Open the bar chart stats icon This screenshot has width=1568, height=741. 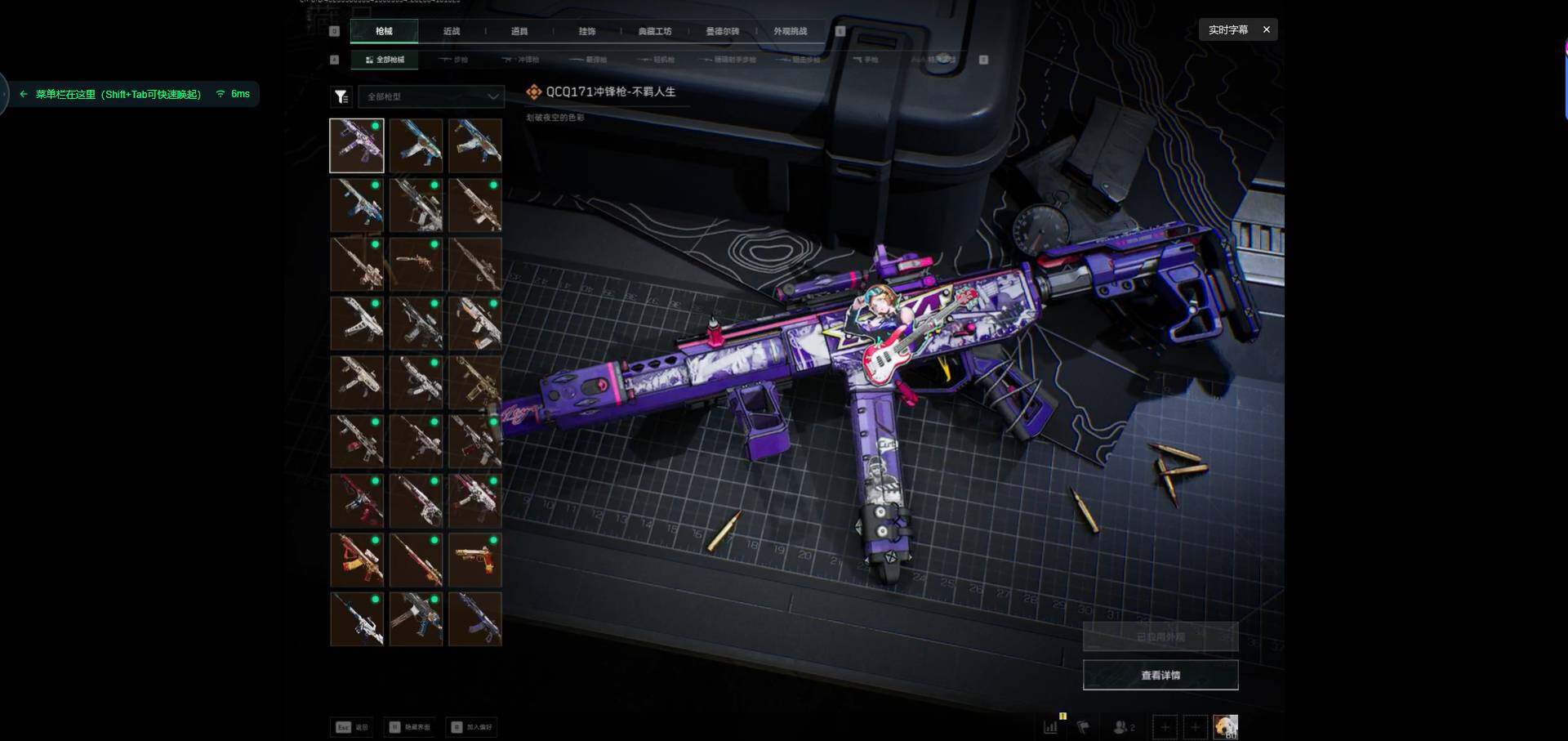[x=1051, y=726]
